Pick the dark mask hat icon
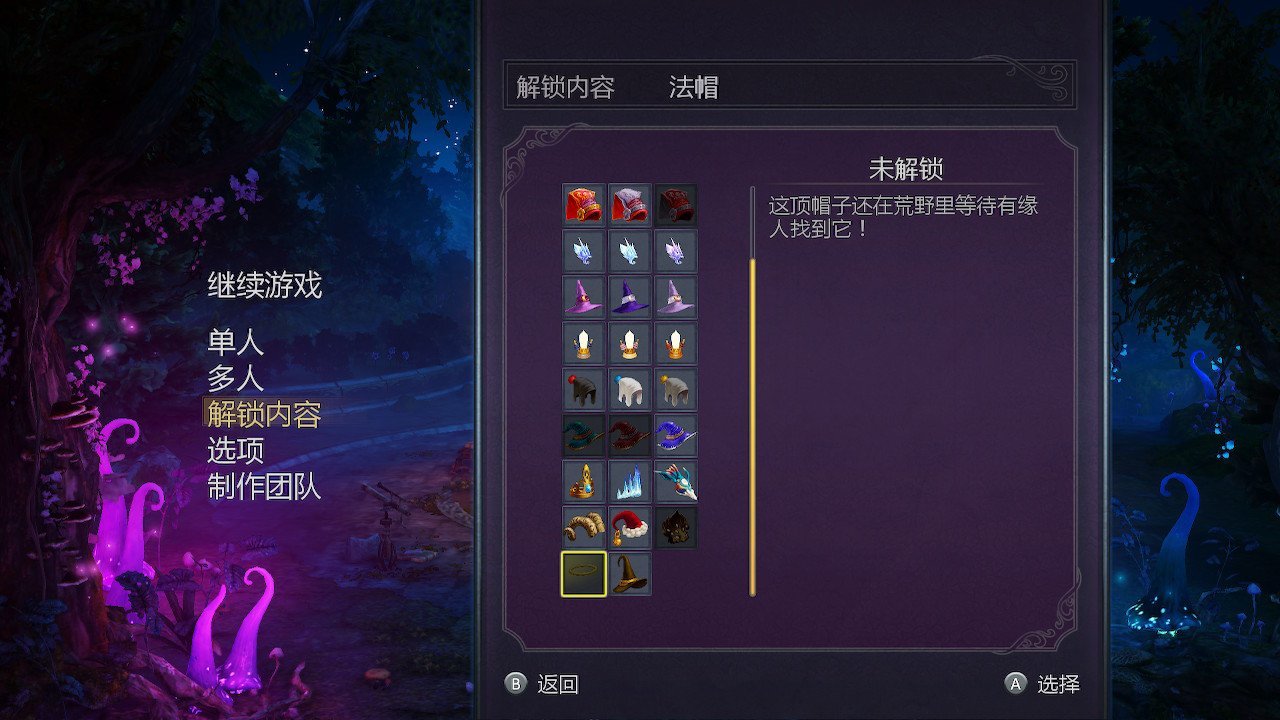Image resolution: width=1280 pixels, height=720 pixels. coord(676,528)
